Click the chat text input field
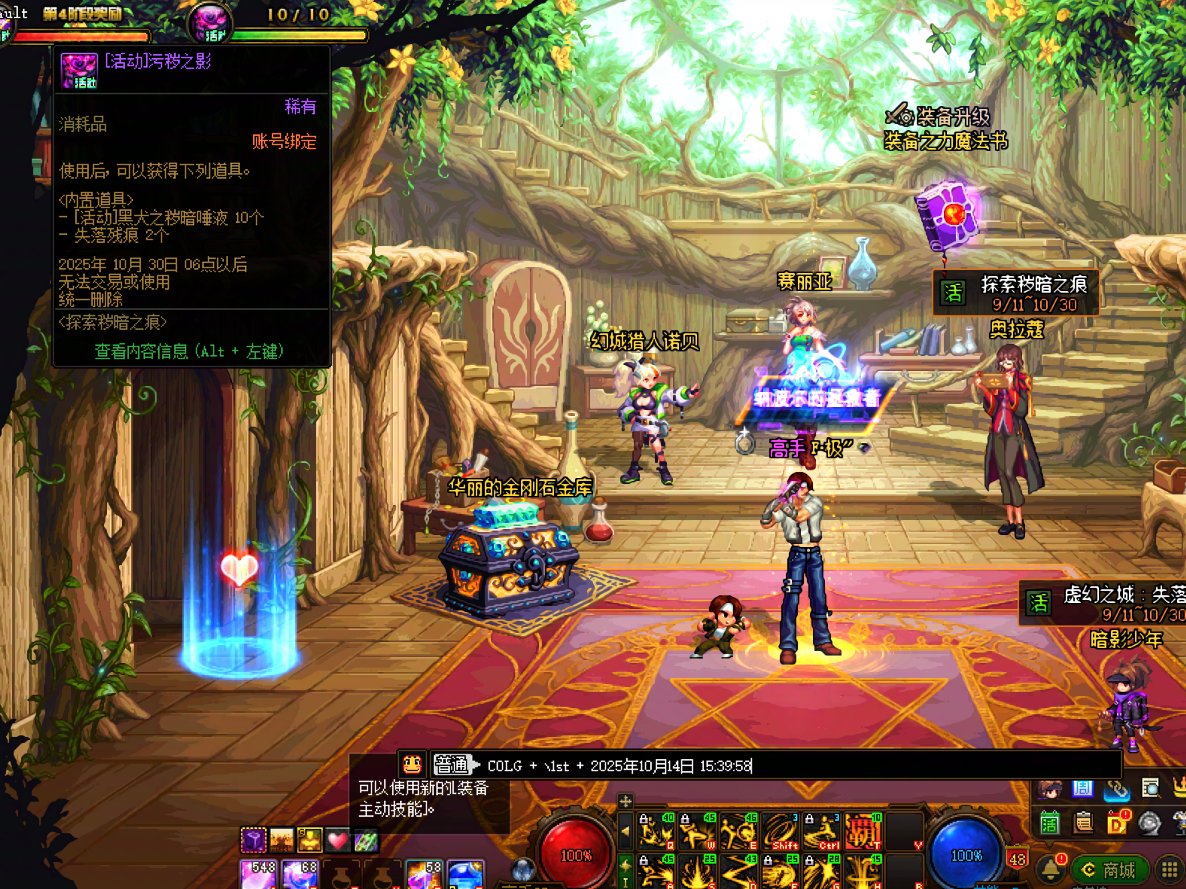 [800, 766]
